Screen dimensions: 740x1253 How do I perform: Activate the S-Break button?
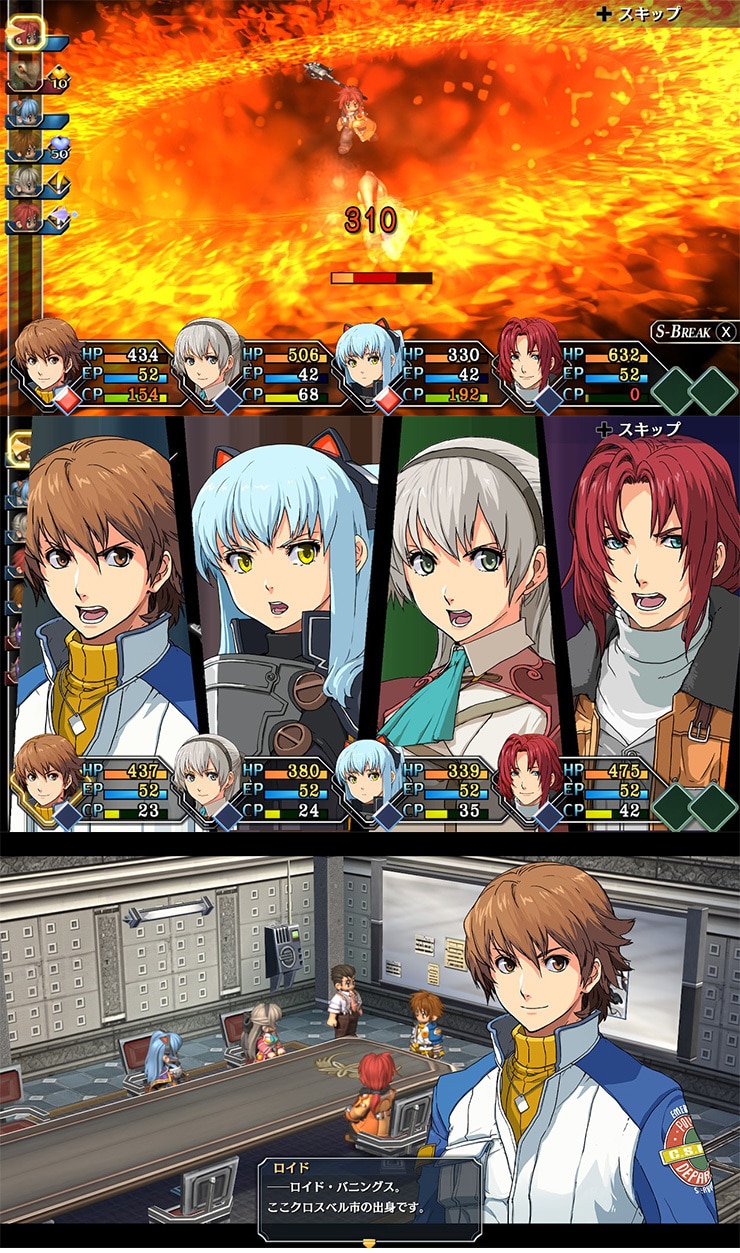coord(694,332)
